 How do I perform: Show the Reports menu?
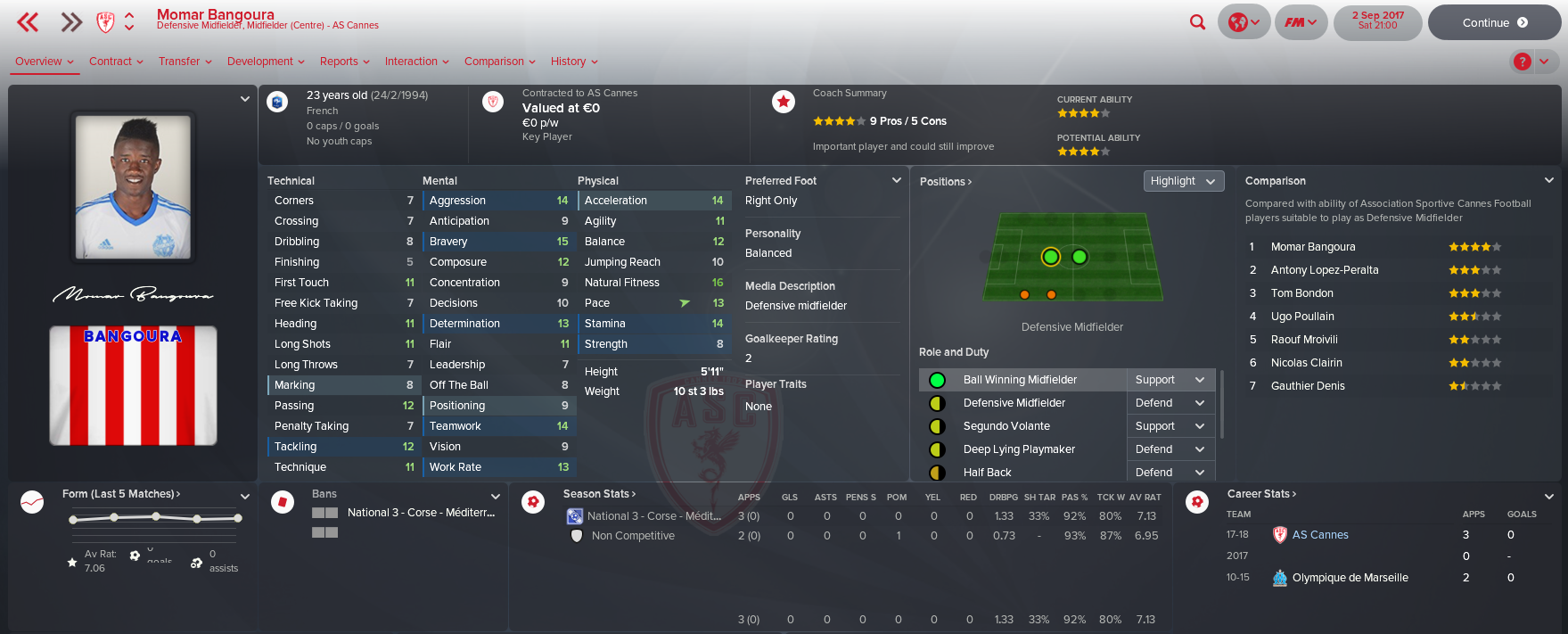[x=344, y=62]
